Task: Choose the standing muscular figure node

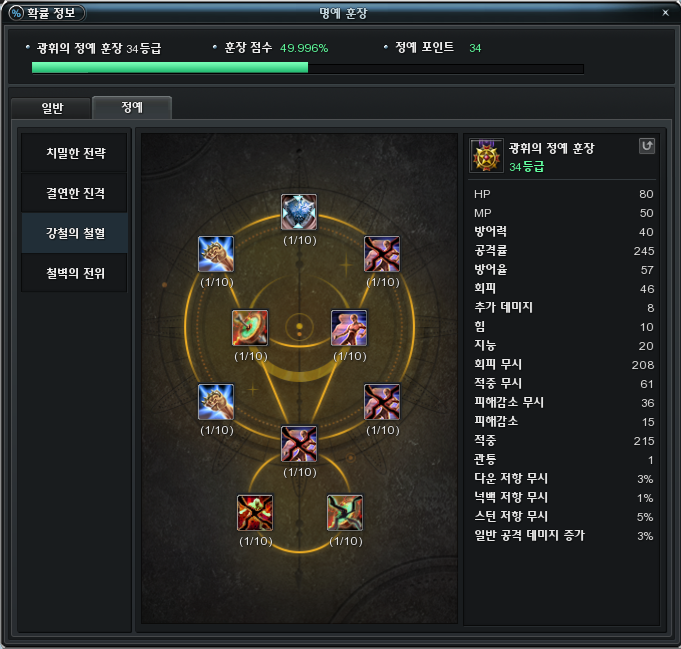Action: click(349, 327)
